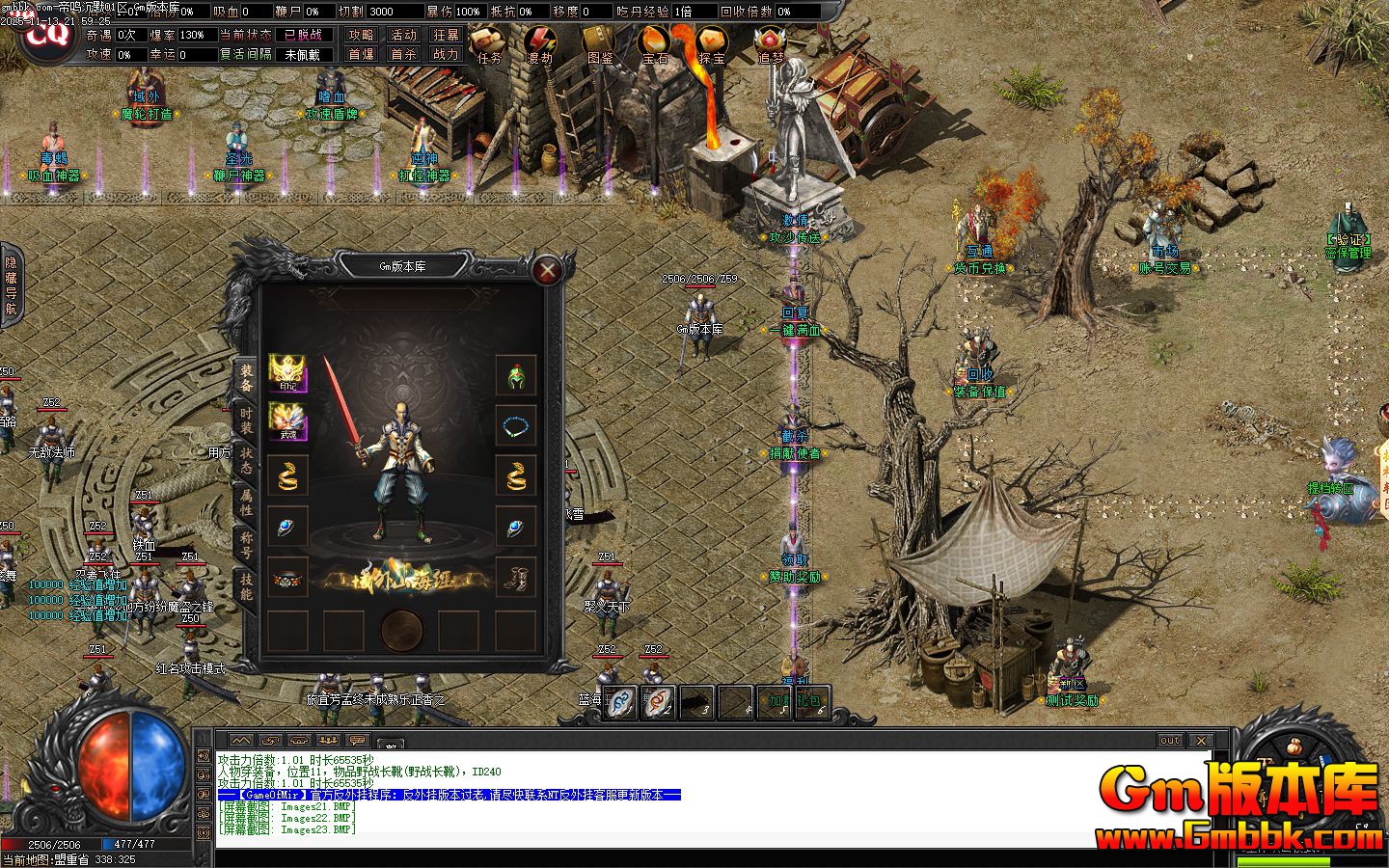Choose the 印记 mark slot
The image size is (1389, 868).
(x=287, y=373)
